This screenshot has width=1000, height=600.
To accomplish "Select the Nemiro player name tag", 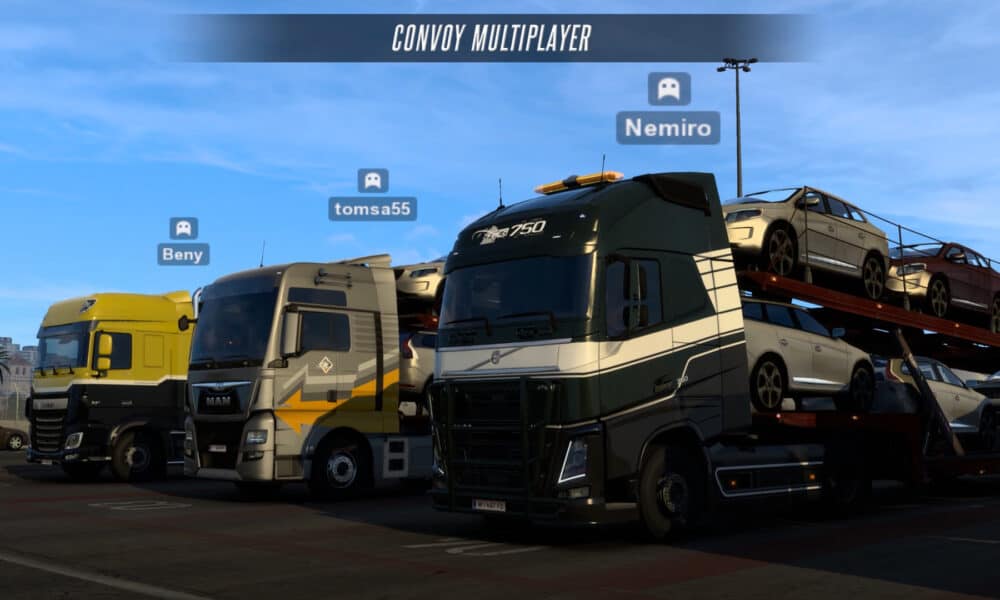I will pyautogui.click(x=668, y=128).
